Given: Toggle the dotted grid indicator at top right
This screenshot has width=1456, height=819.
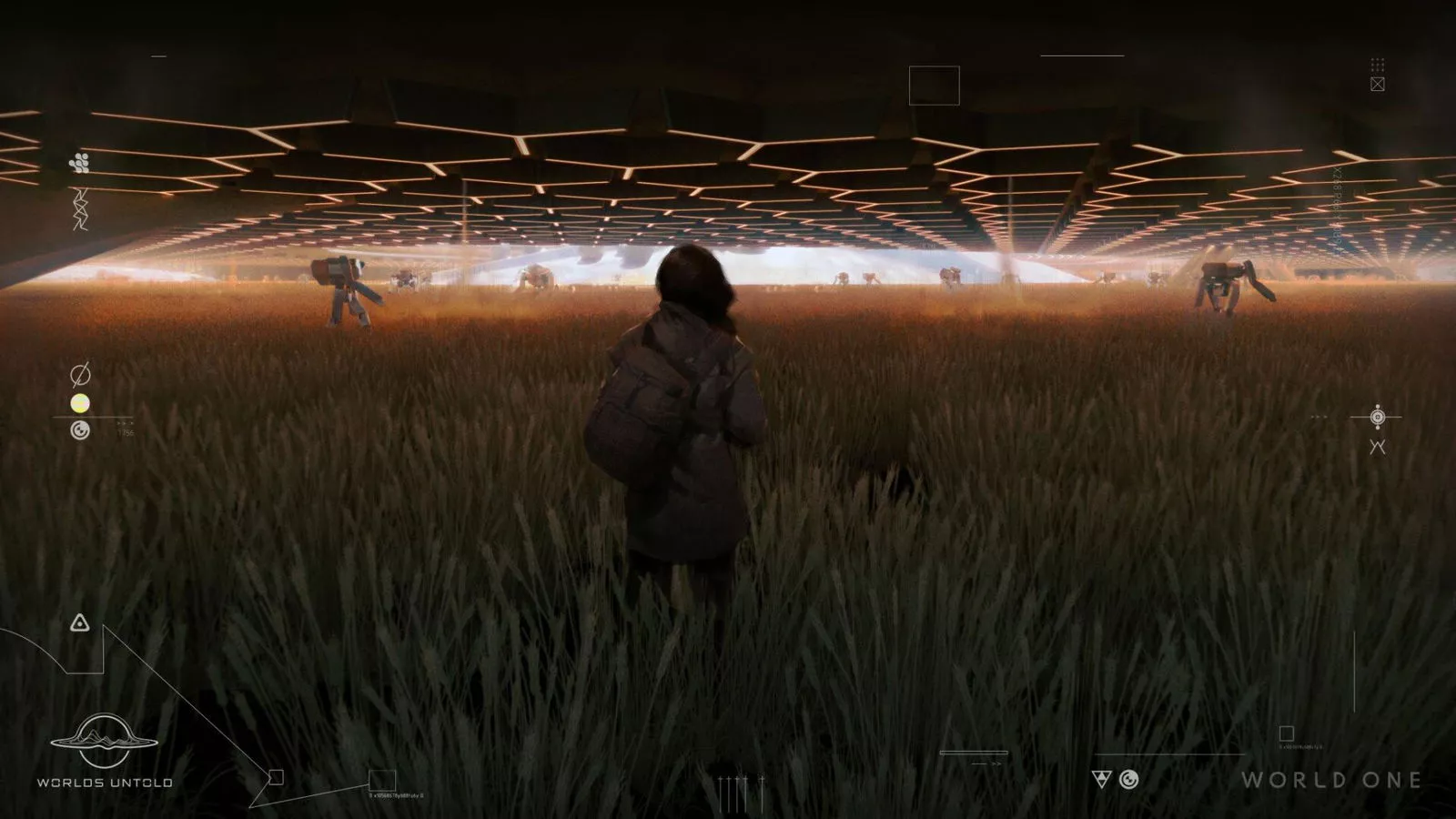Looking at the screenshot, I should point(1378,65).
